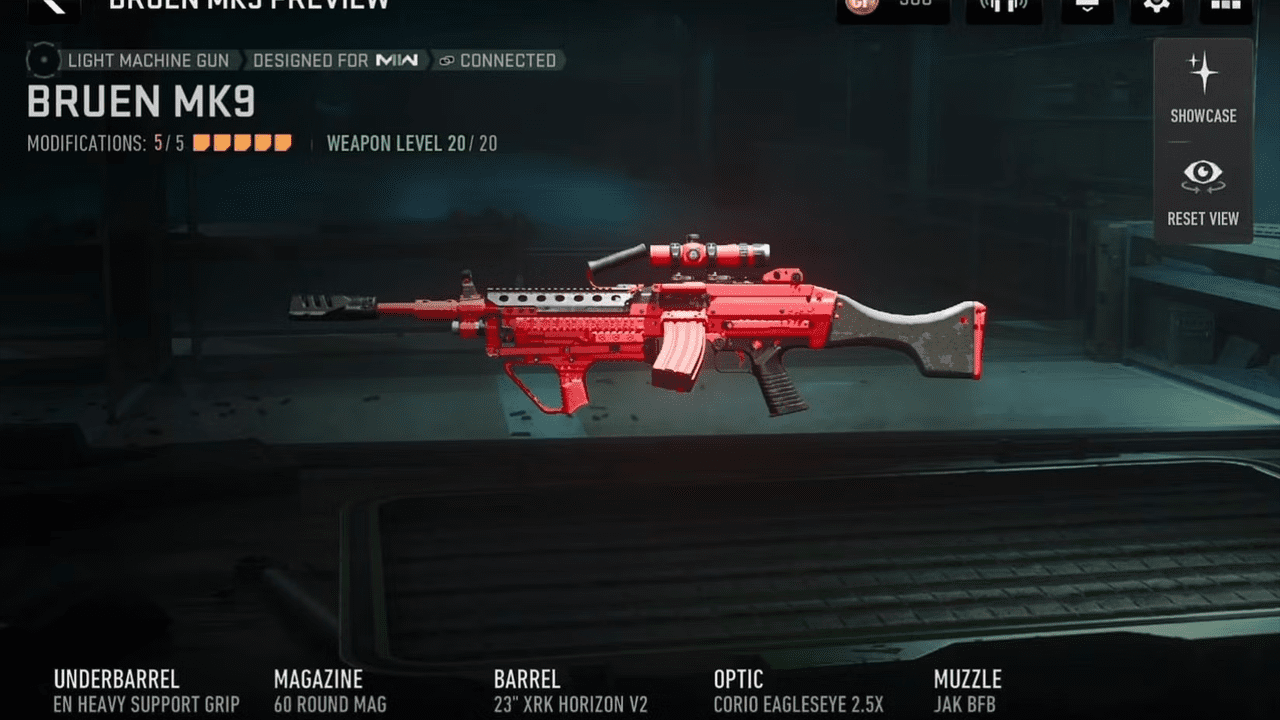Open the settings gear
1280x720 pixels.
tap(1156, 6)
